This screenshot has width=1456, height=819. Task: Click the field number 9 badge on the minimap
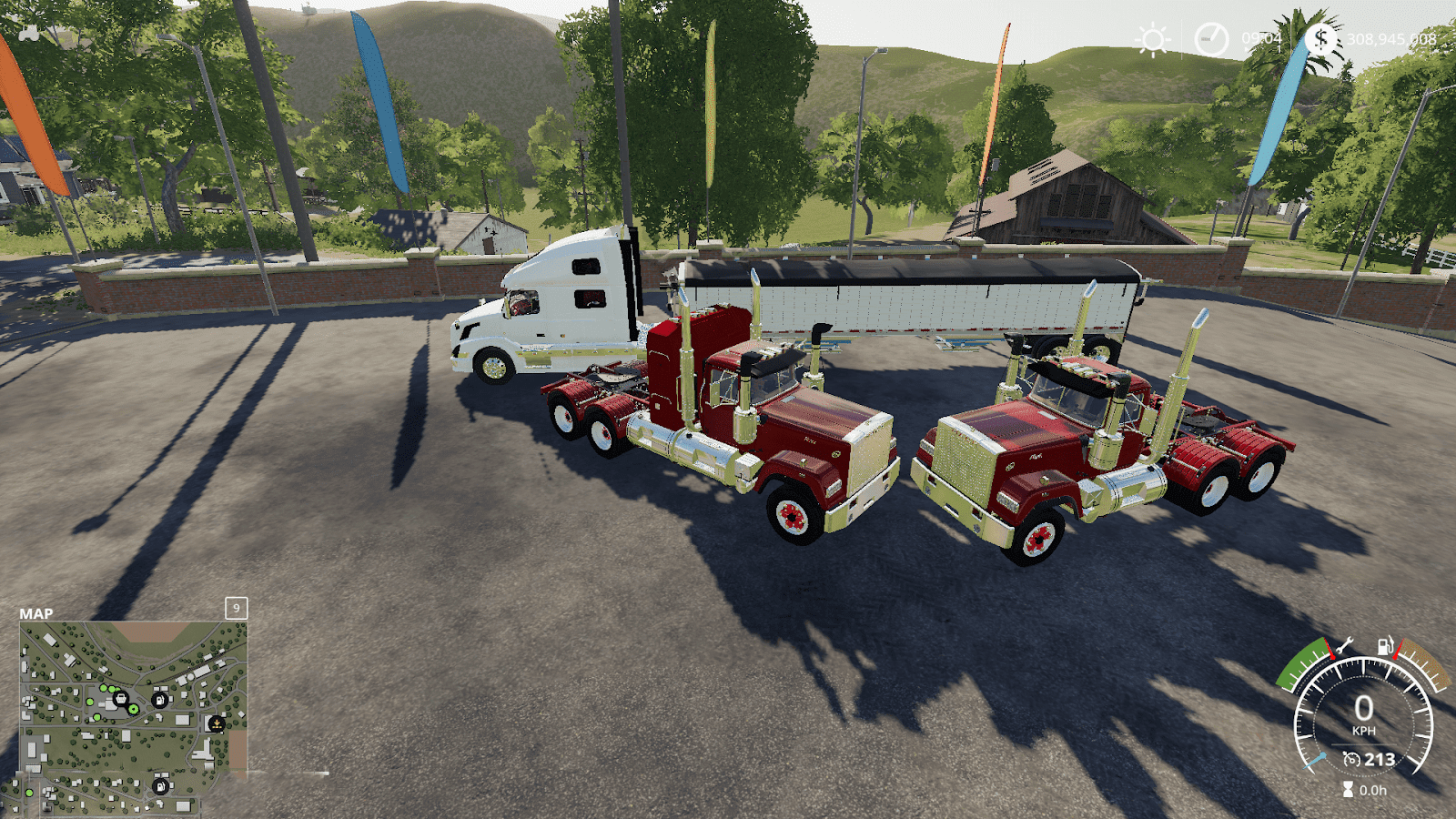pyautogui.click(x=235, y=609)
